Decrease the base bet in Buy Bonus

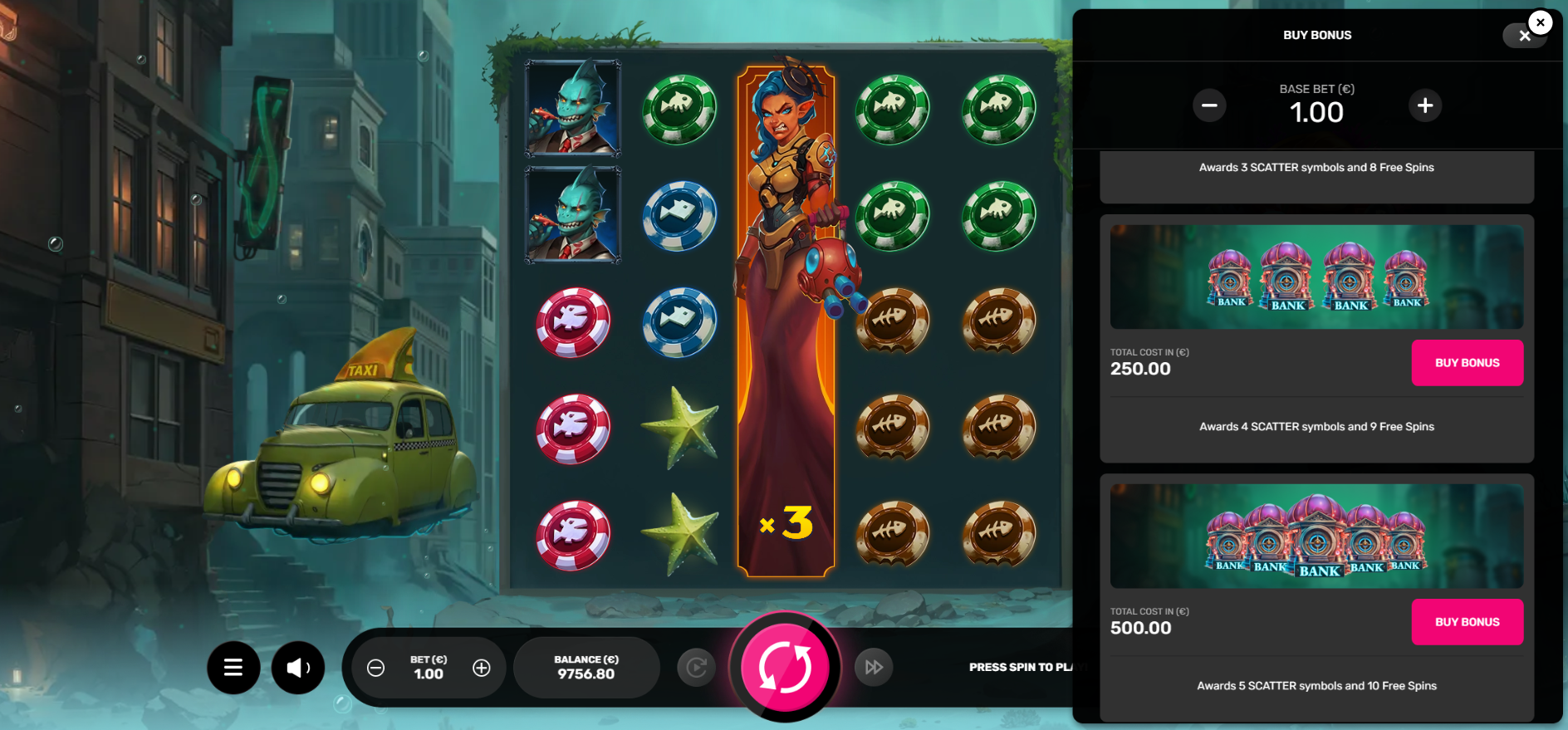1209,105
